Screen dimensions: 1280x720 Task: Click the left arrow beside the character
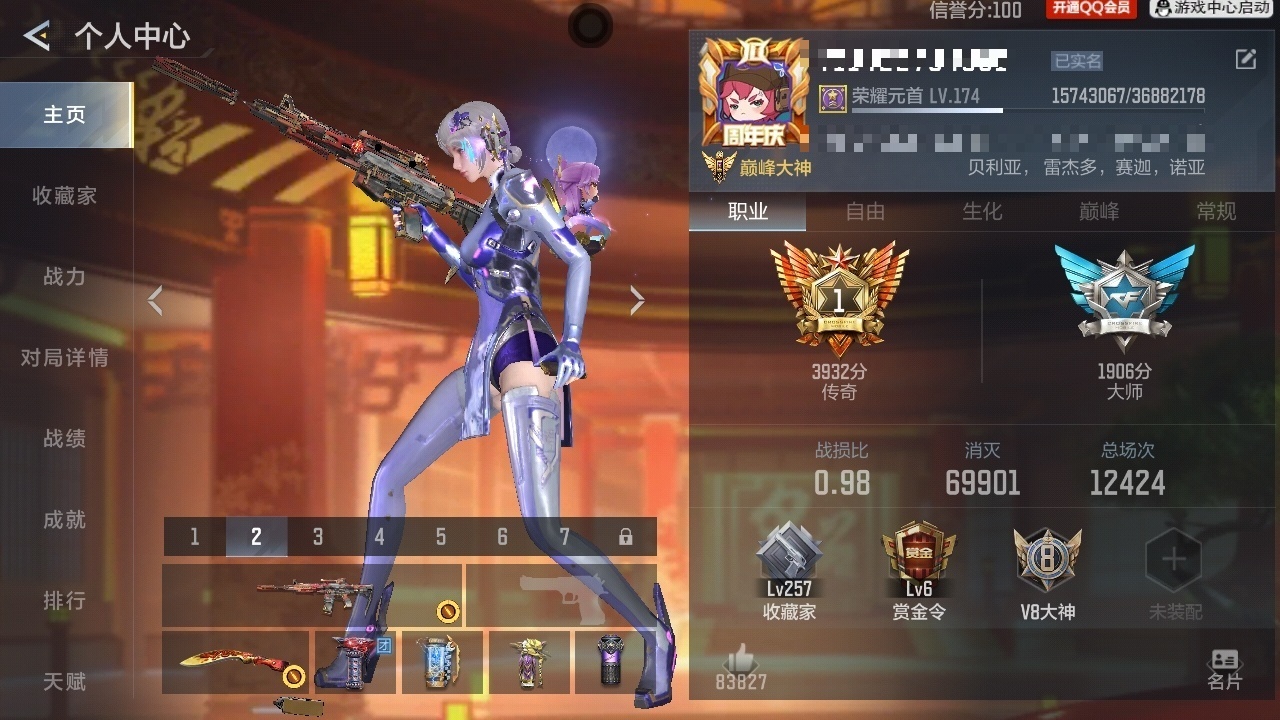click(155, 301)
